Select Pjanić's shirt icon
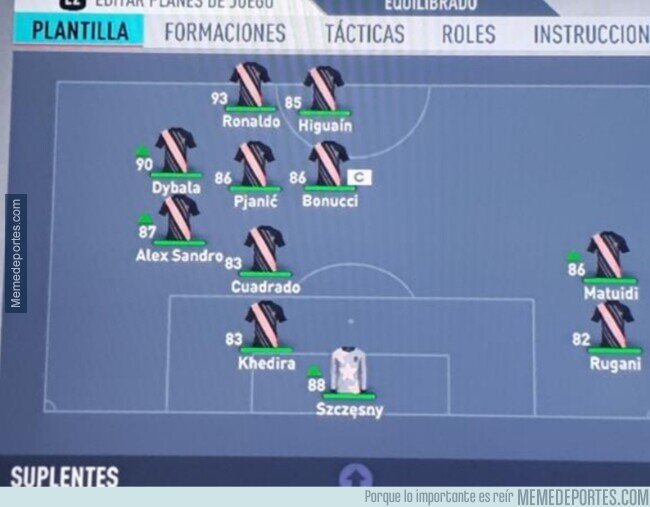Image resolution: width=650 pixels, height=507 pixels. 254,163
